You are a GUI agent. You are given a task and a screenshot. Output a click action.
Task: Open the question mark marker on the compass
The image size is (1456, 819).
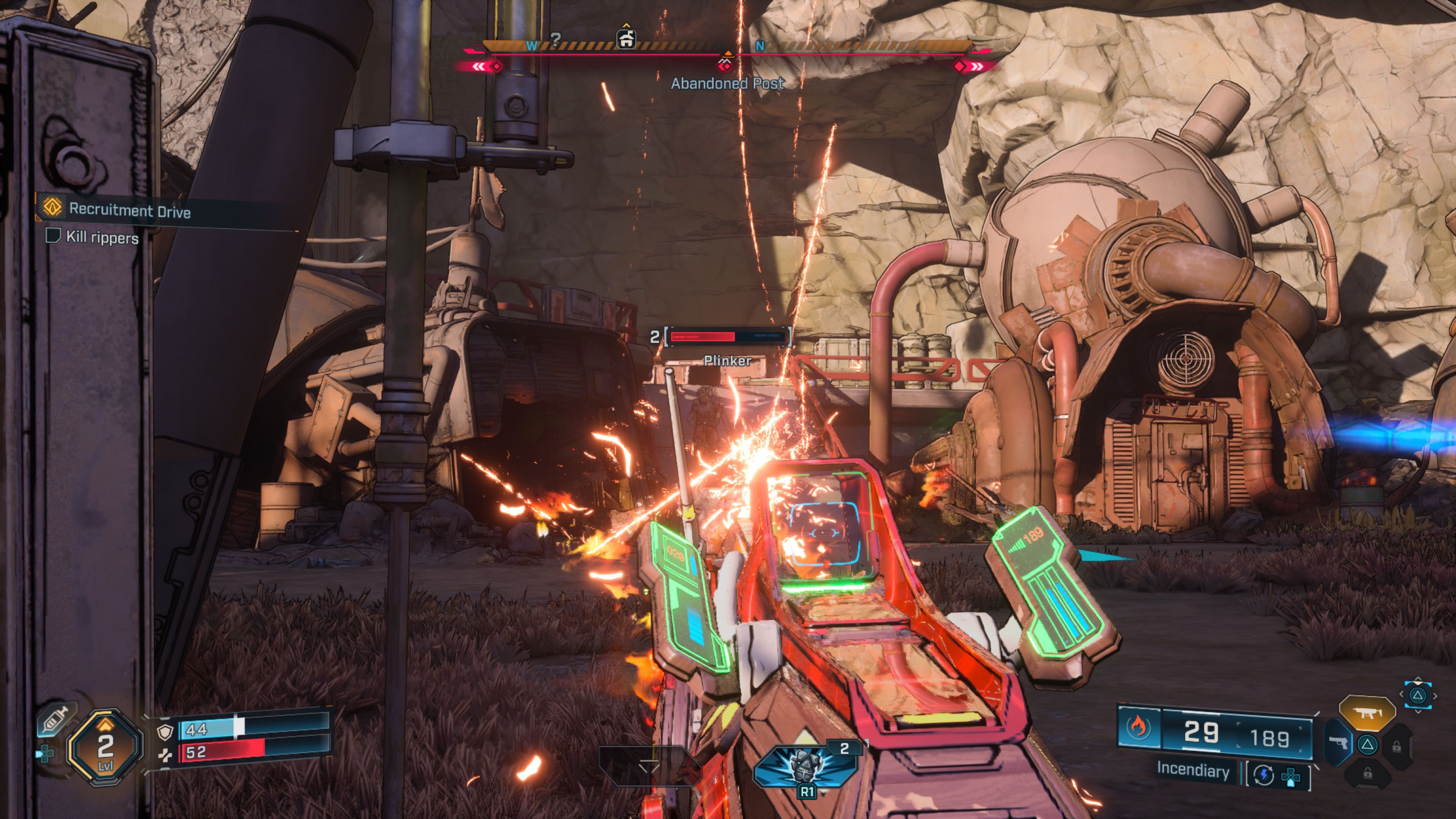(555, 39)
